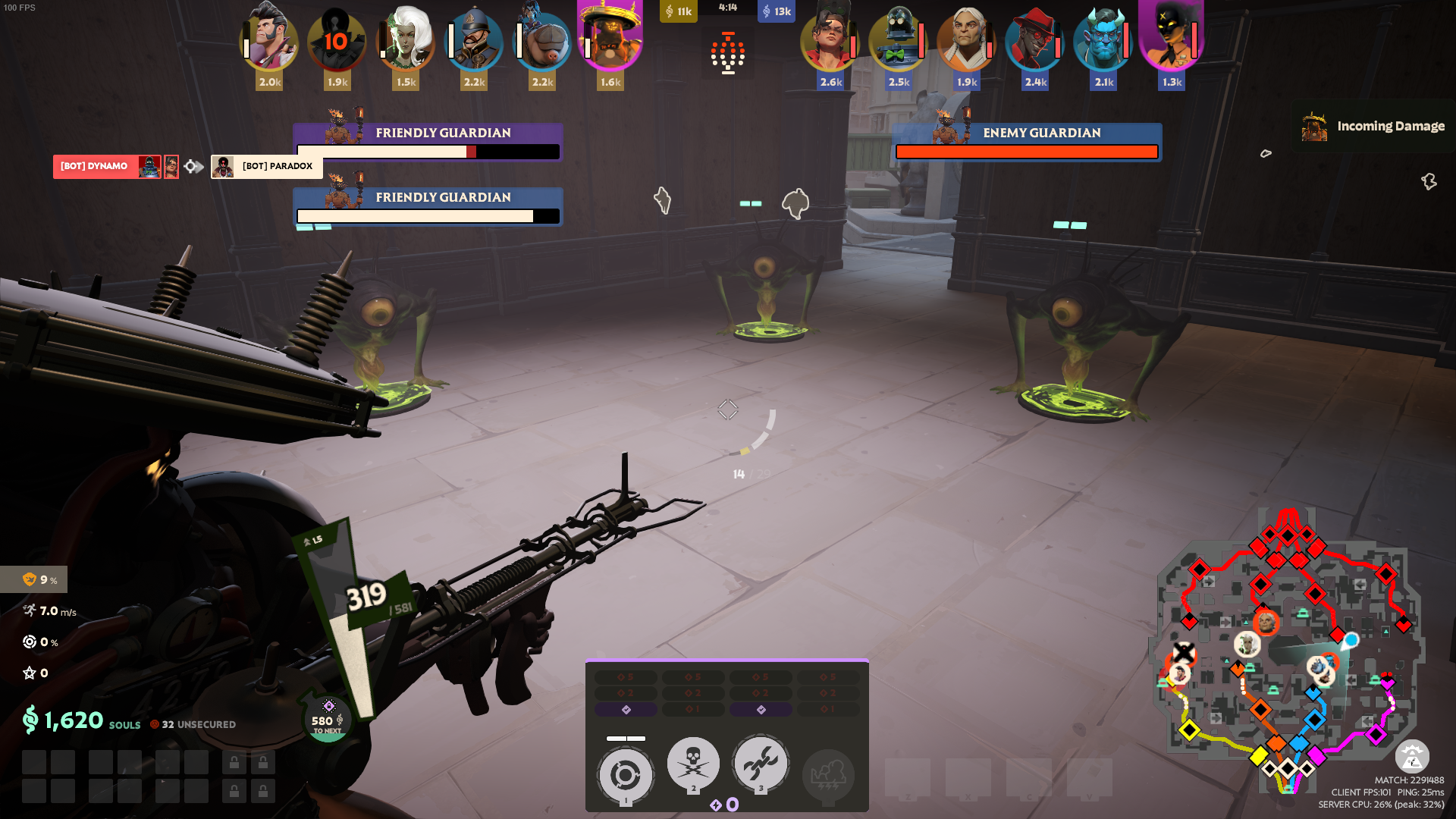Select the dead teammate portrait showing respawn 10
This screenshot has height=819, width=1456.
337,39
